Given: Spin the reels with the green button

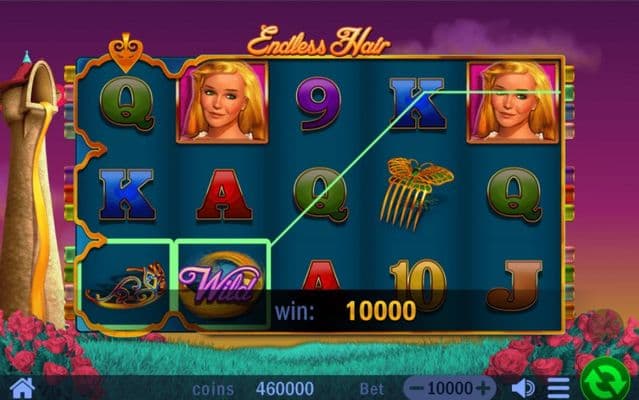Looking at the screenshot, I should (607, 381).
